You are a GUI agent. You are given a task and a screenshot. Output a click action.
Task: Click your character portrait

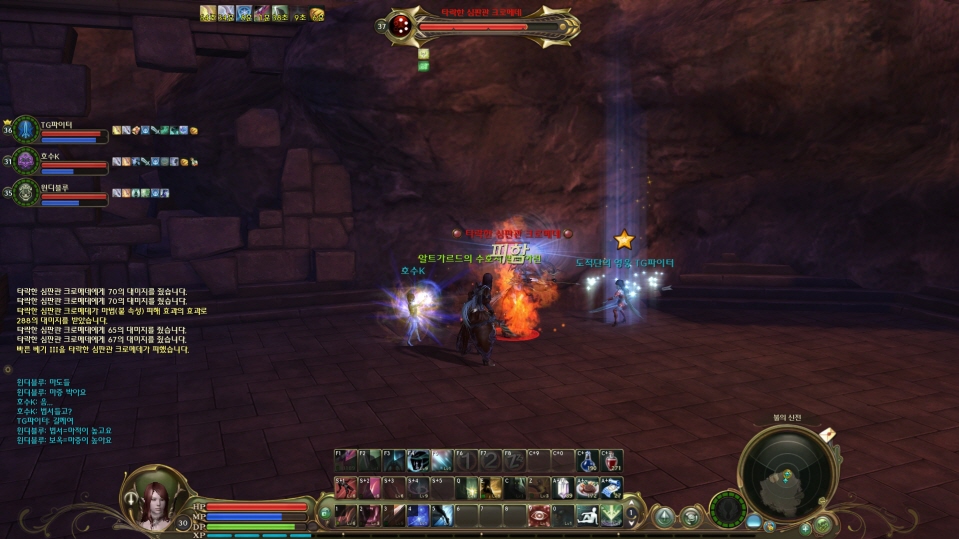tap(154, 496)
